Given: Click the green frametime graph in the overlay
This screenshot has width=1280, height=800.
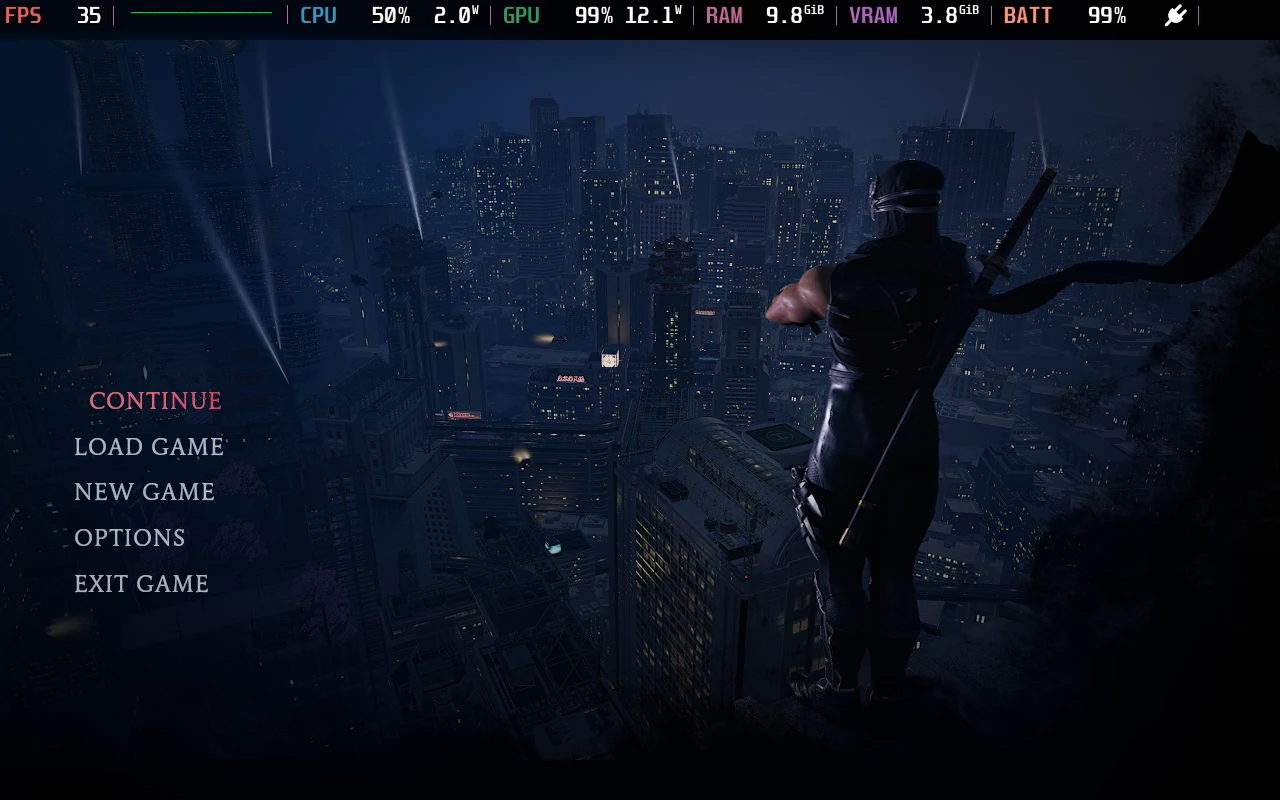Looking at the screenshot, I should coord(200,15).
